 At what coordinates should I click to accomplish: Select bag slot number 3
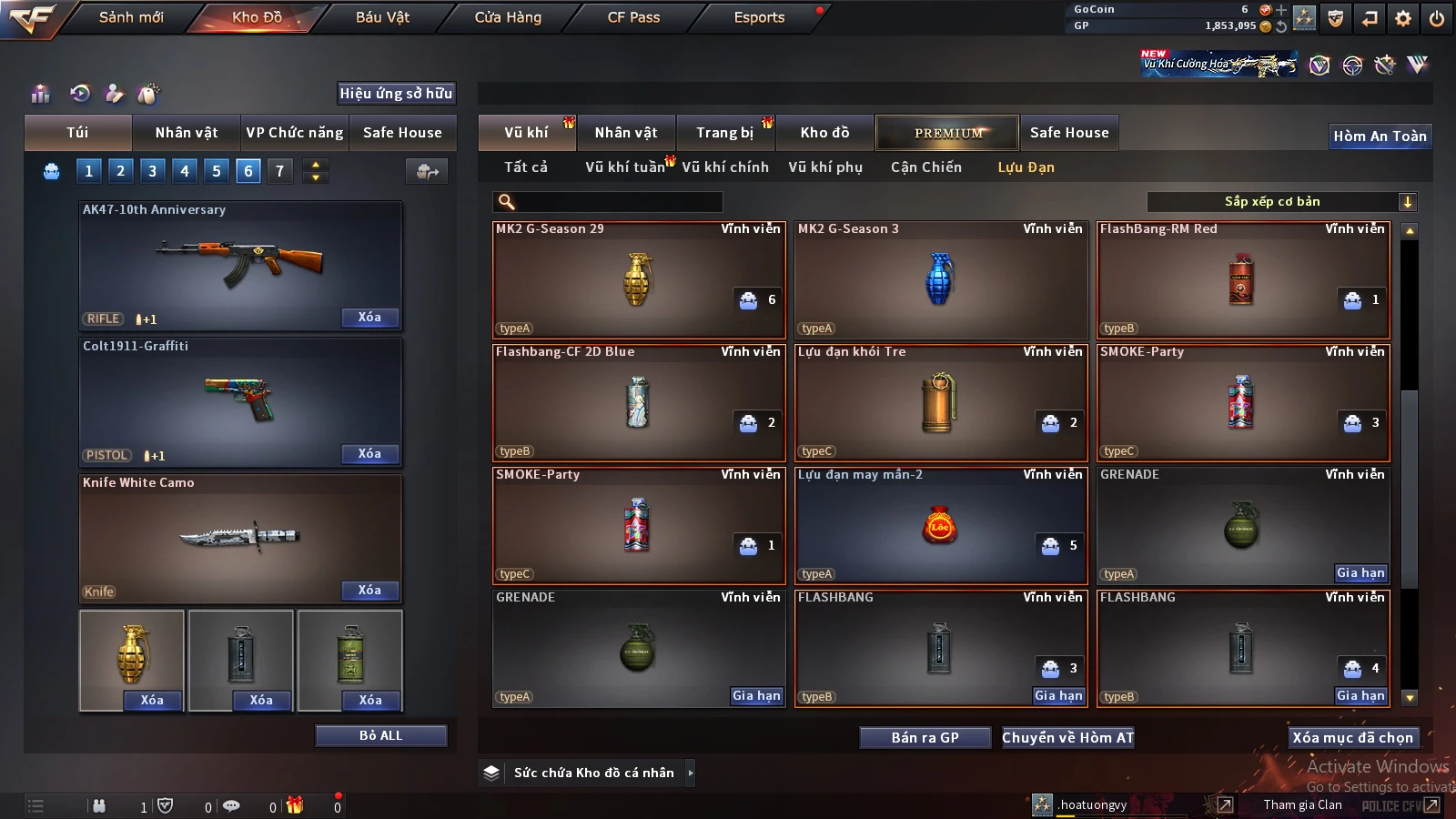(152, 170)
